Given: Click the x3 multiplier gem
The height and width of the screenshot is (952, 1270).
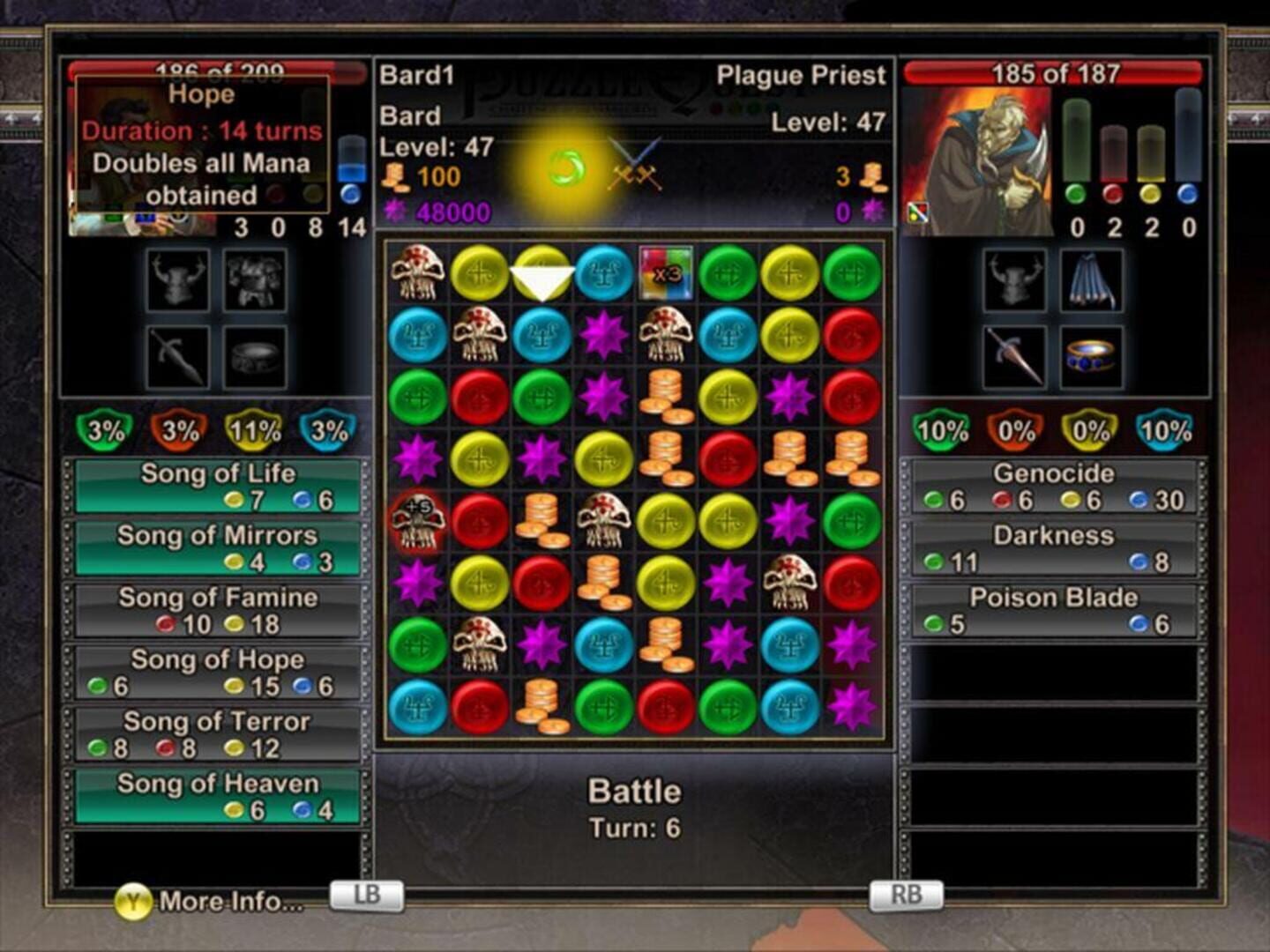Looking at the screenshot, I should click(667, 274).
